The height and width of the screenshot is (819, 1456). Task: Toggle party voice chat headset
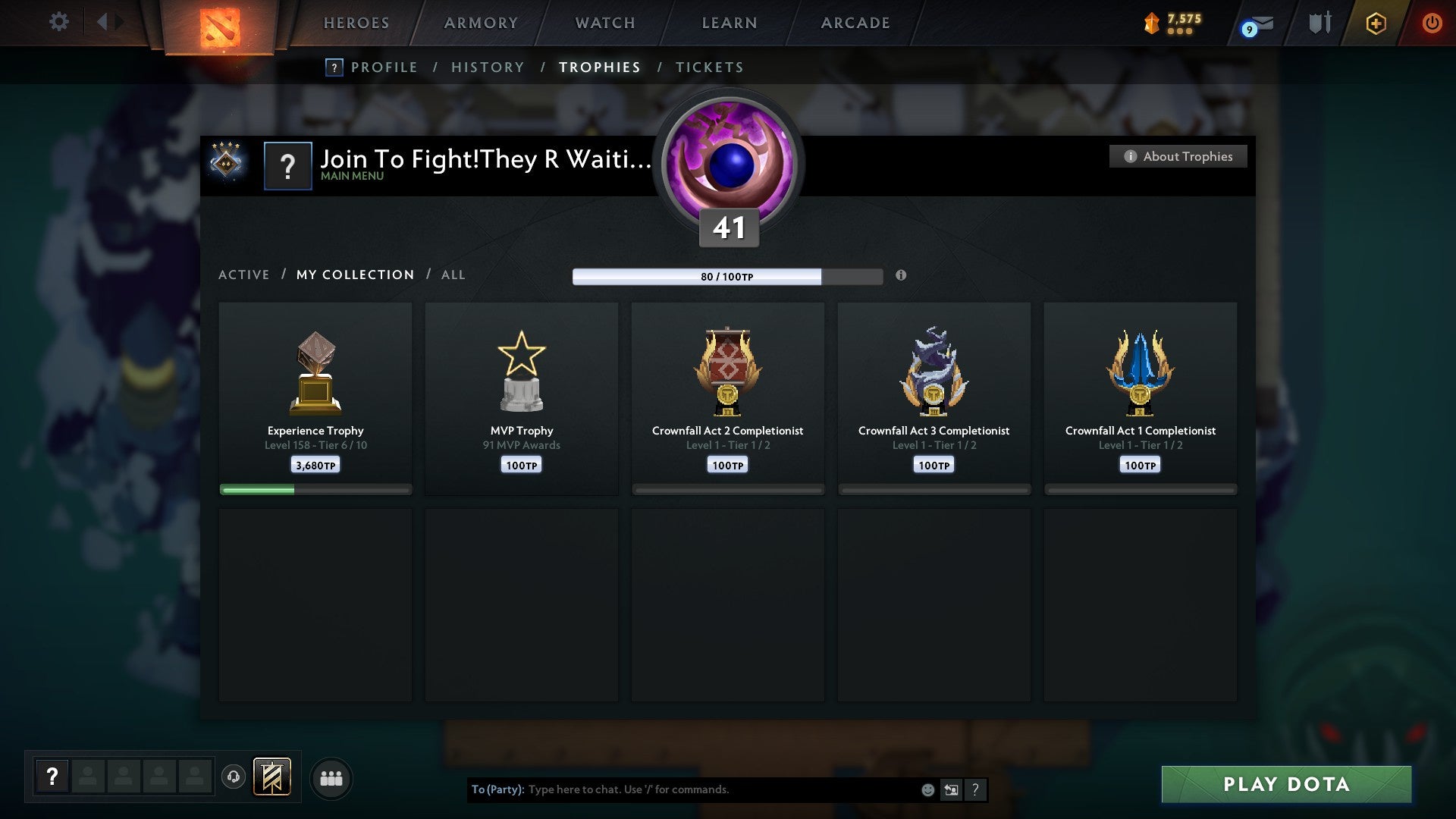(x=234, y=777)
